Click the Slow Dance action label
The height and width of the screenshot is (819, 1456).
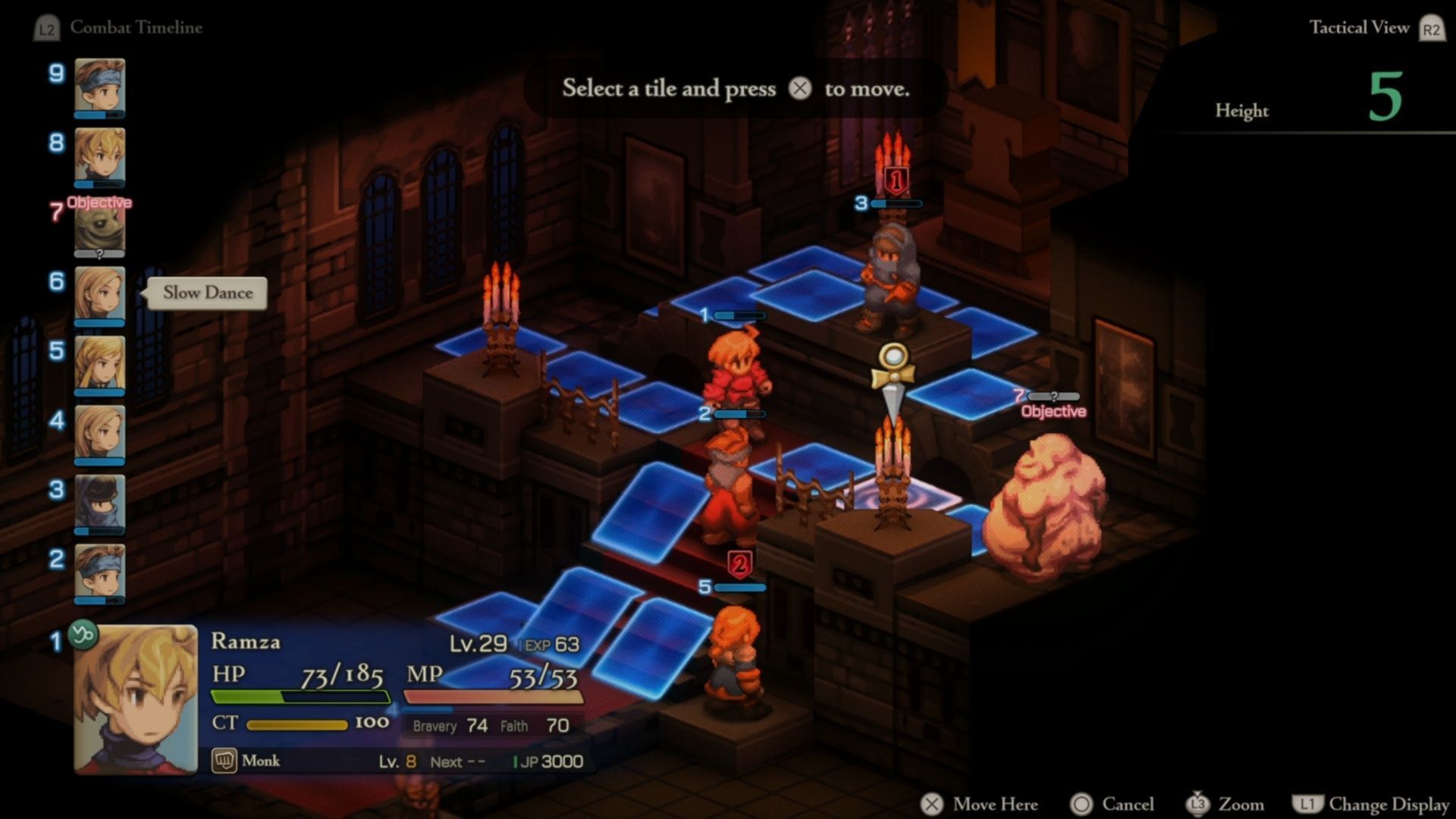click(207, 293)
